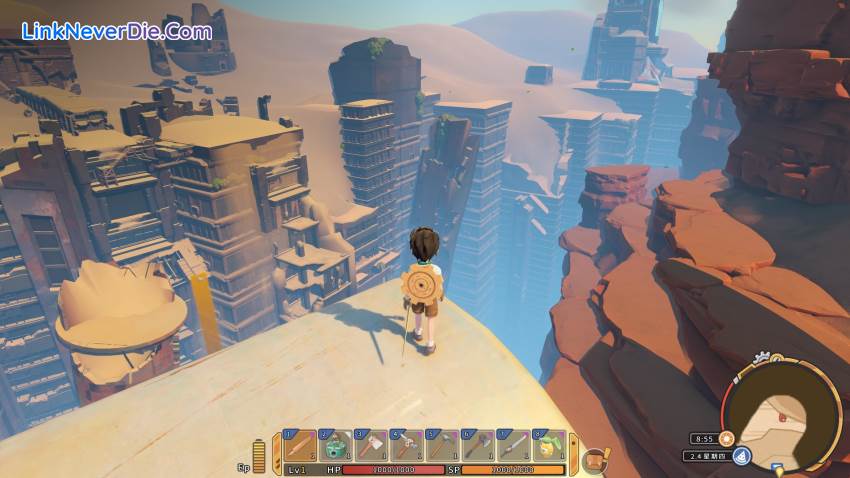Equip the axe in hotbar slot 6

tap(478, 445)
